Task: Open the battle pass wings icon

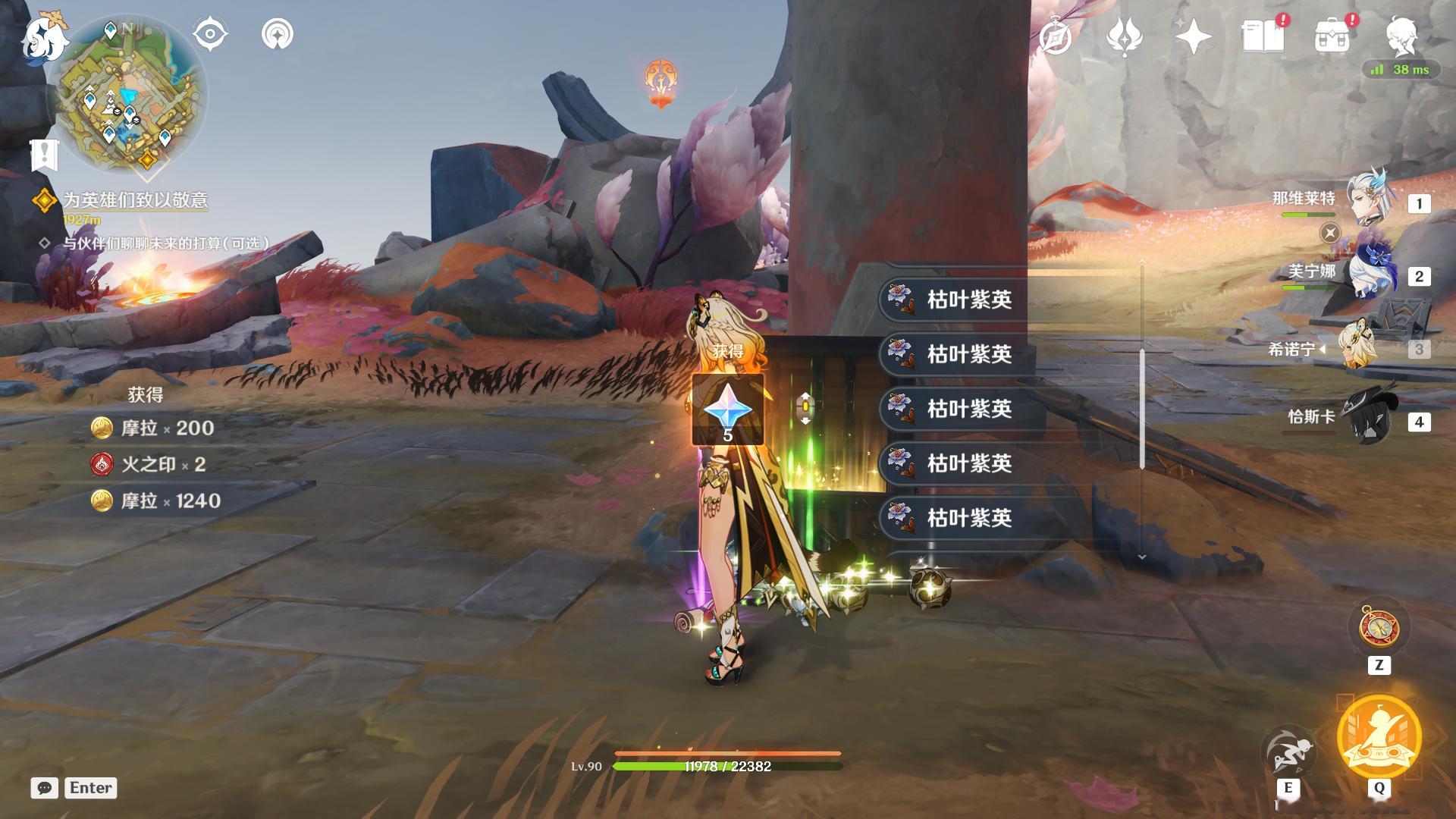Action: point(1124,36)
